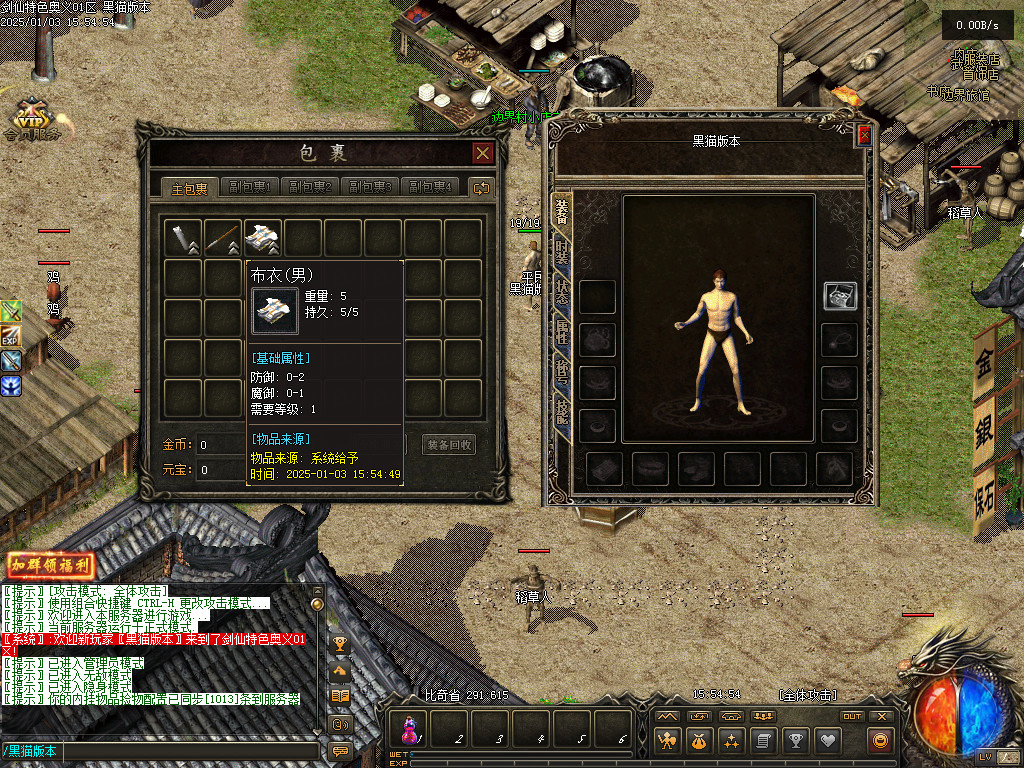Image resolution: width=1024 pixels, height=768 pixels.
Task: Use the red potion in hotbar slot 1
Action: point(410,726)
